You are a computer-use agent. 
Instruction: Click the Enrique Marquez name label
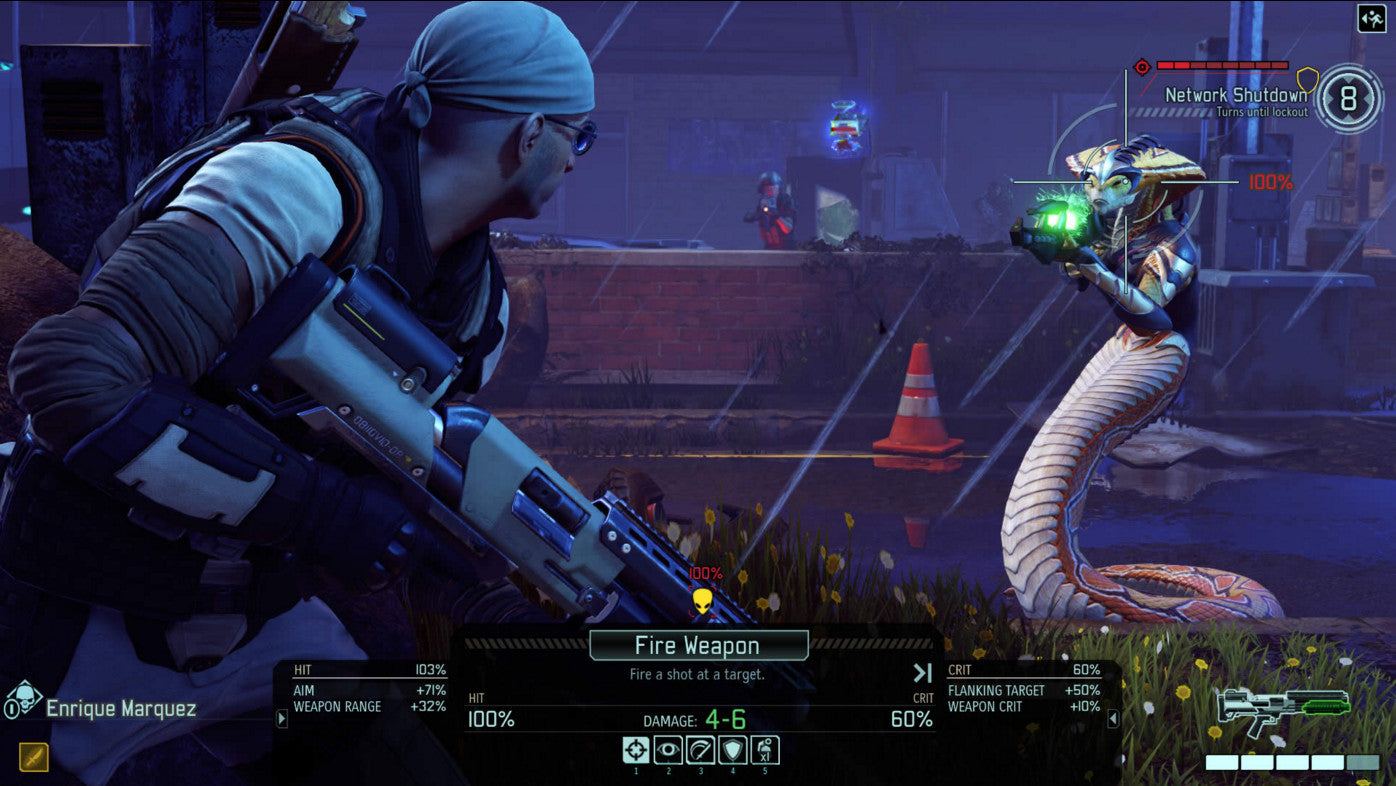(x=120, y=707)
